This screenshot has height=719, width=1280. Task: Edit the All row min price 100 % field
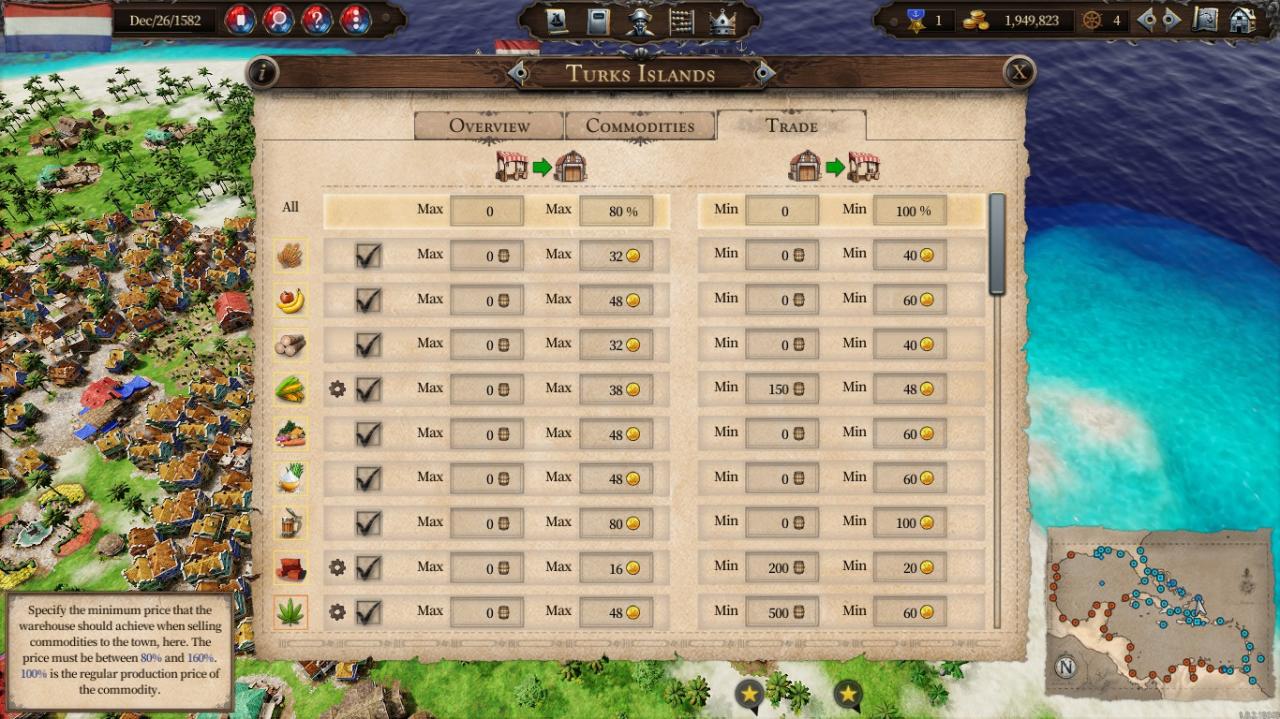click(x=909, y=211)
